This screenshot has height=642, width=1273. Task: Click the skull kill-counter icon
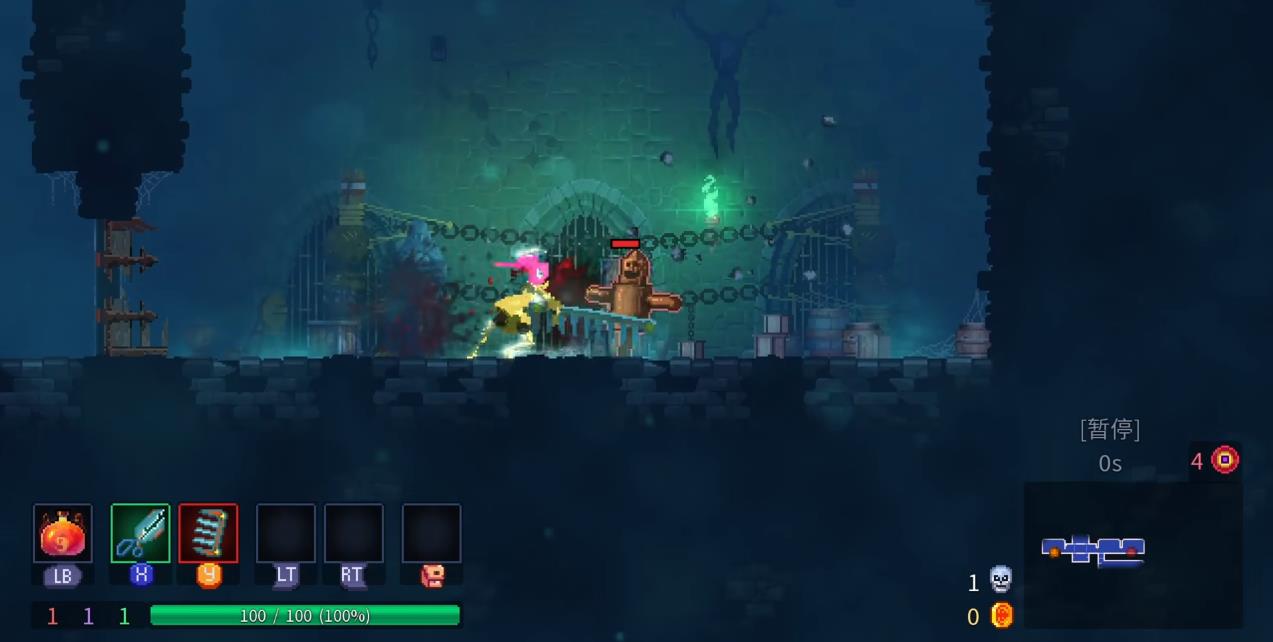[x=1000, y=580]
